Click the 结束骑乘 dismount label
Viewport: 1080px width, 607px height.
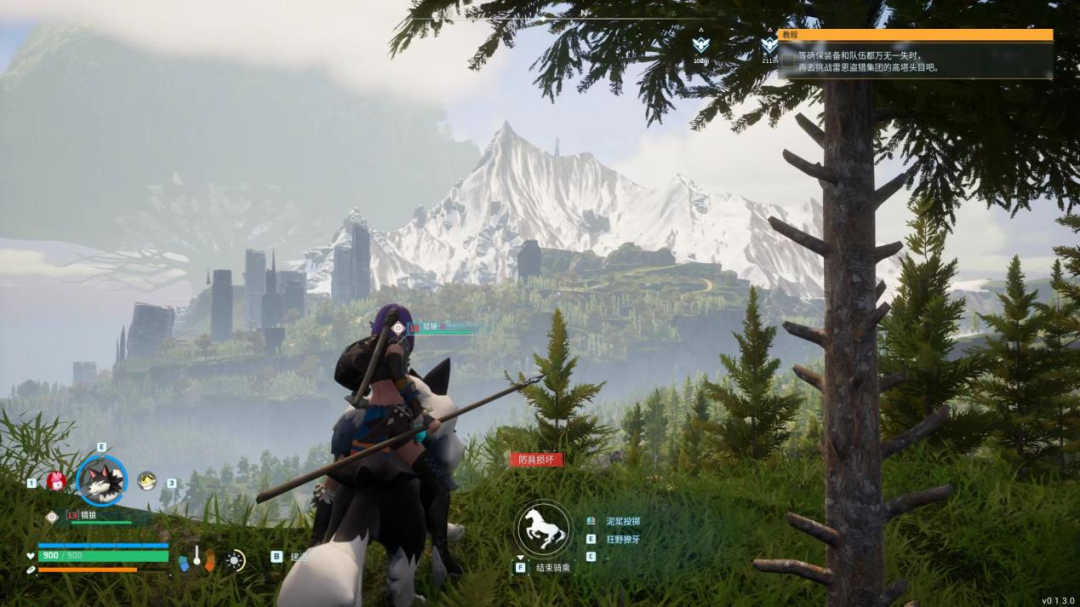(x=552, y=567)
